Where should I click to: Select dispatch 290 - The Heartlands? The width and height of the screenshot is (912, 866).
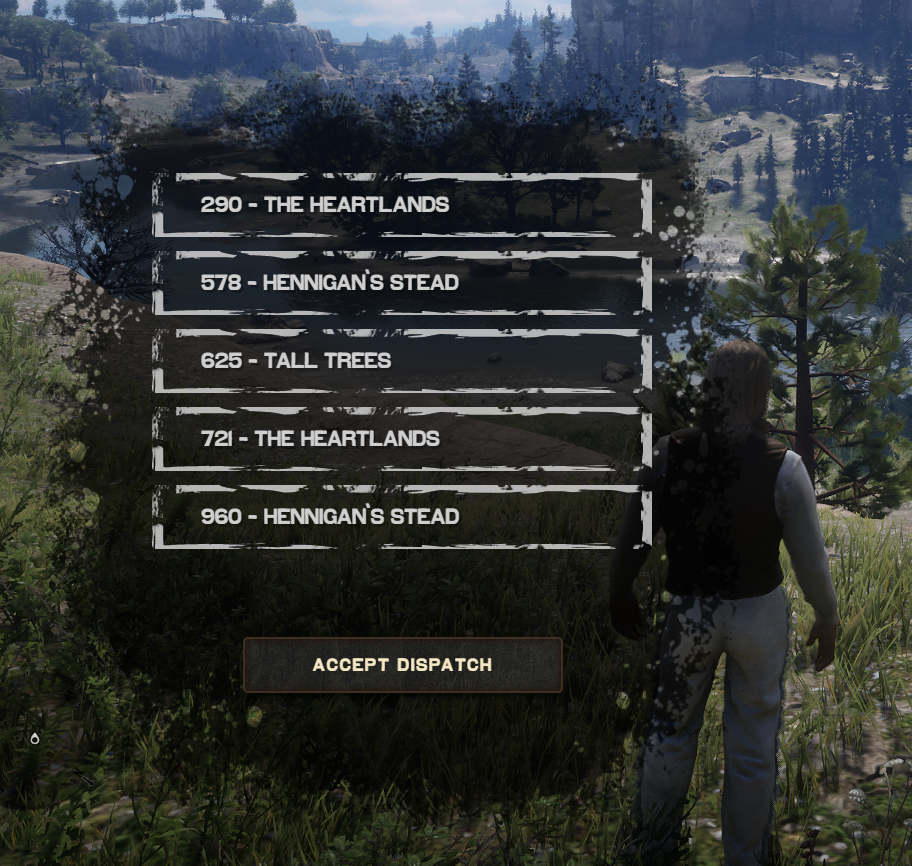tap(402, 205)
